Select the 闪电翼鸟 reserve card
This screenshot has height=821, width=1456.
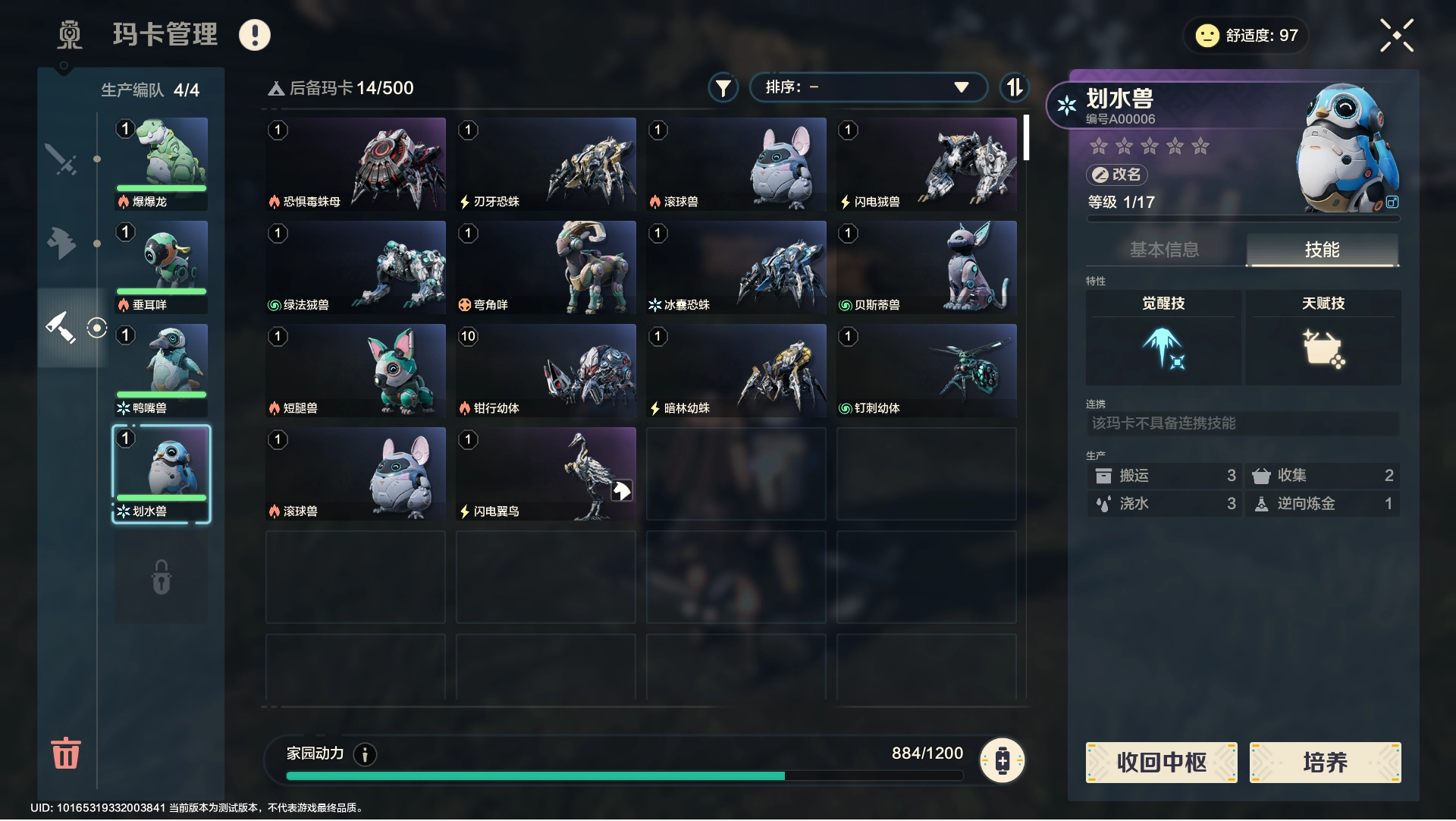click(x=546, y=473)
